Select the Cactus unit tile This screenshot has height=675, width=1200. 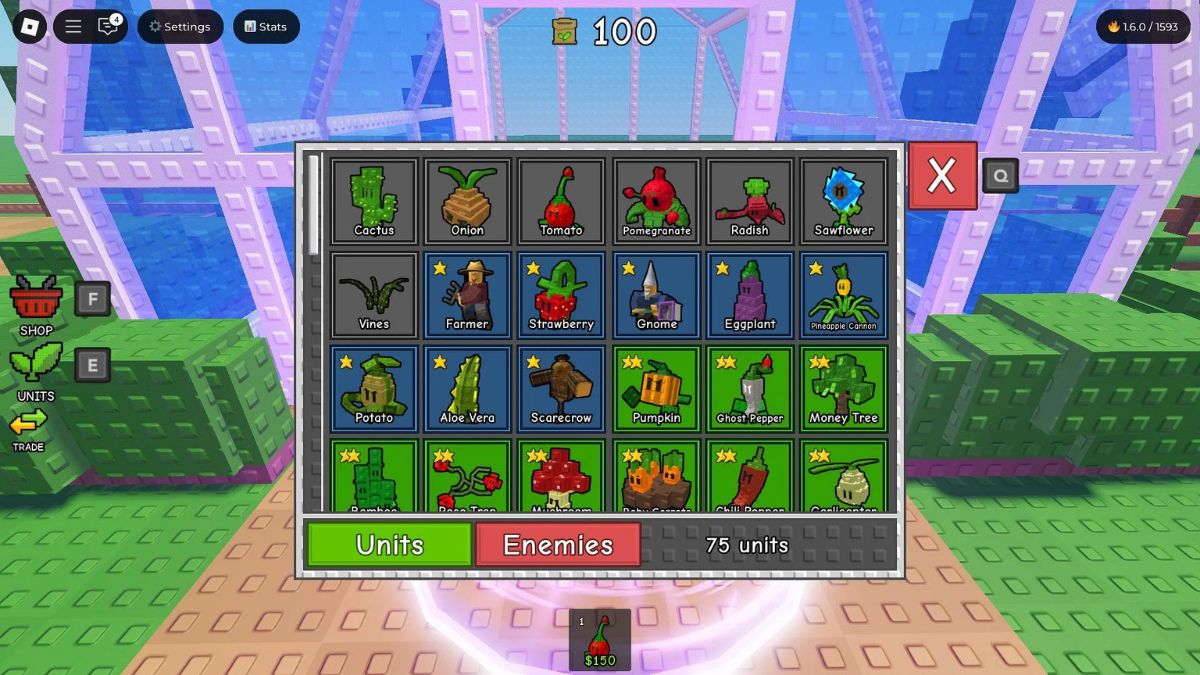374,202
